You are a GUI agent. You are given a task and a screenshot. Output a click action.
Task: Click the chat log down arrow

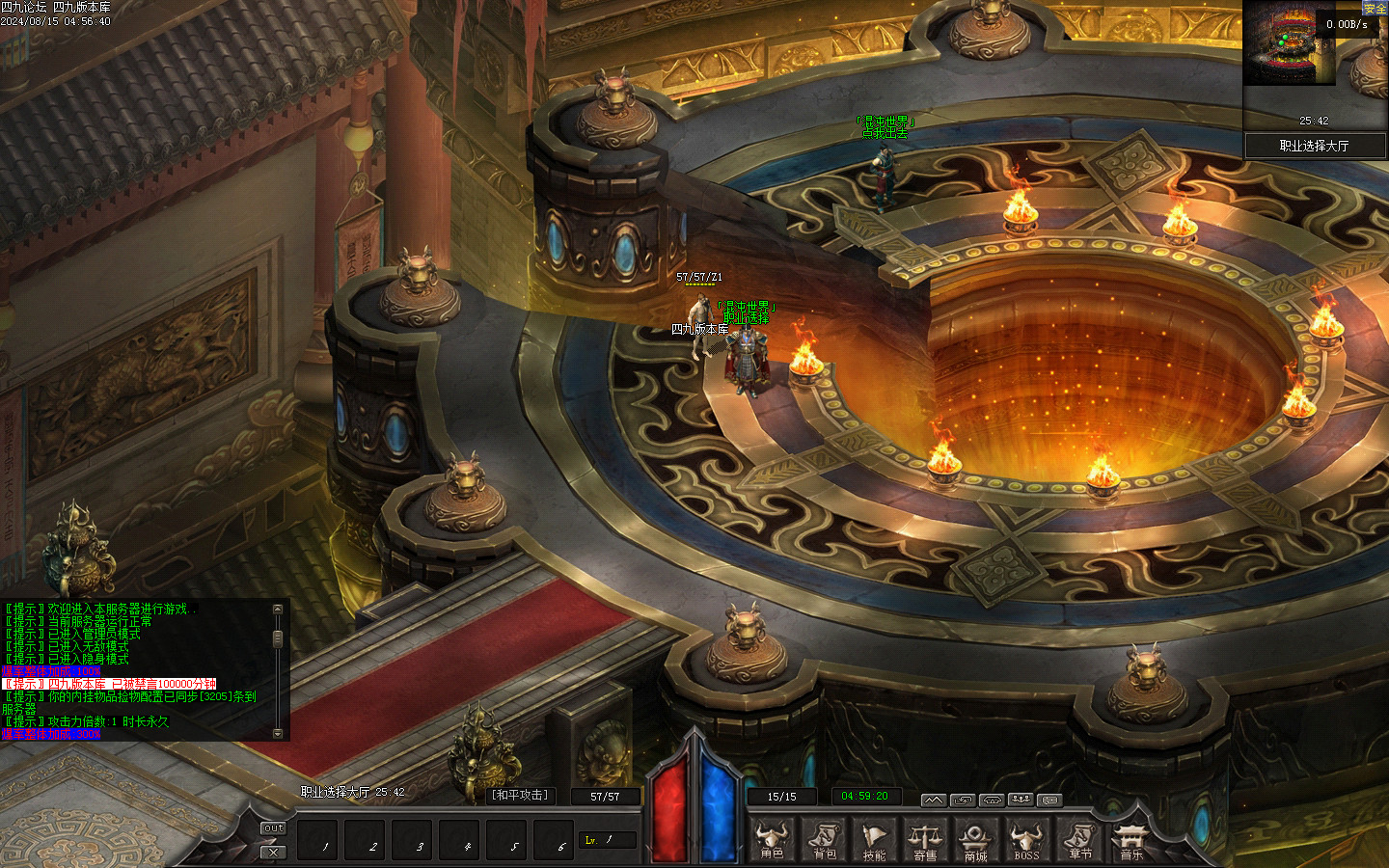[x=278, y=734]
